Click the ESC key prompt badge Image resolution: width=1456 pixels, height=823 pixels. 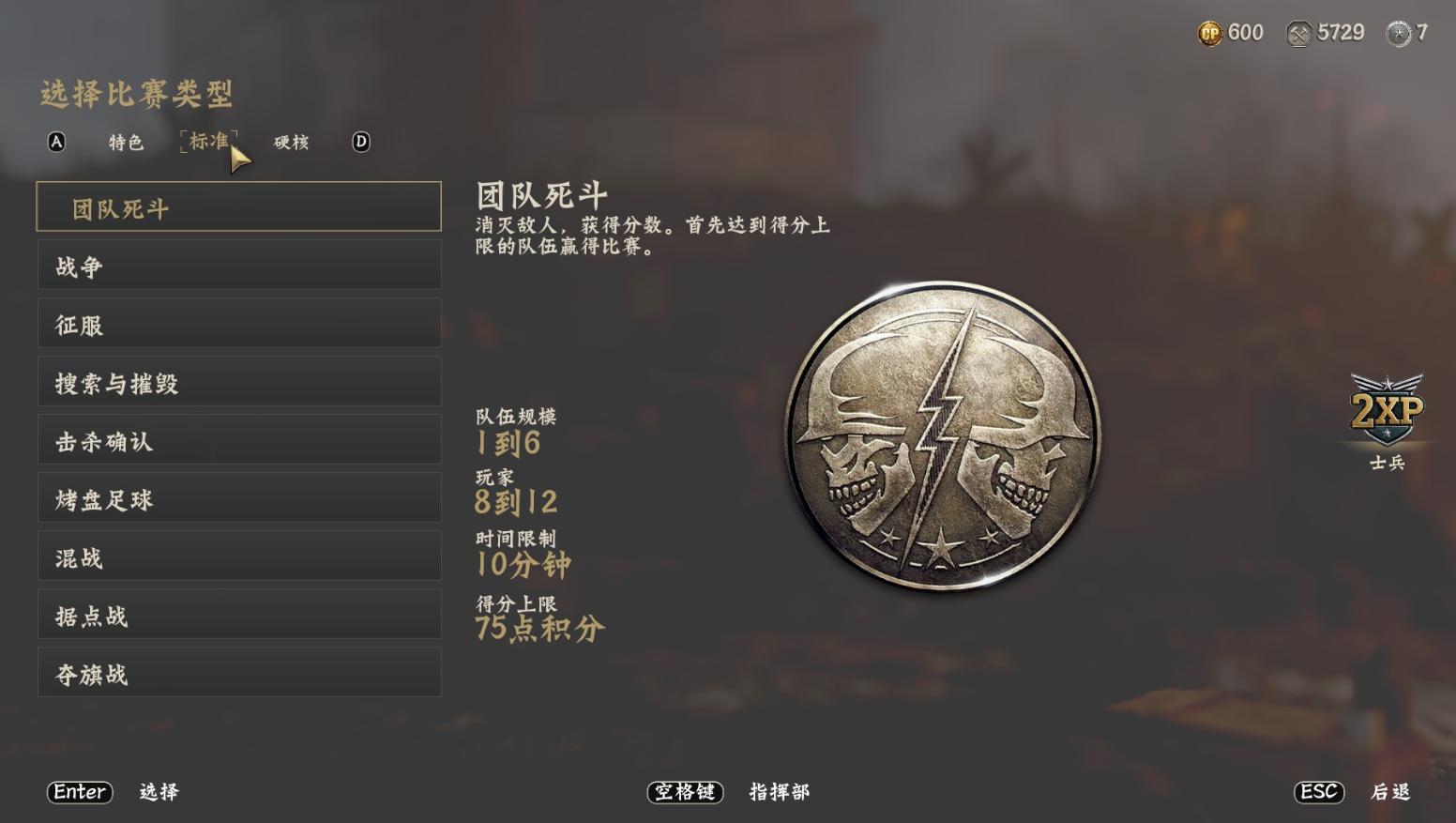pyautogui.click(x=1317, y=792)
